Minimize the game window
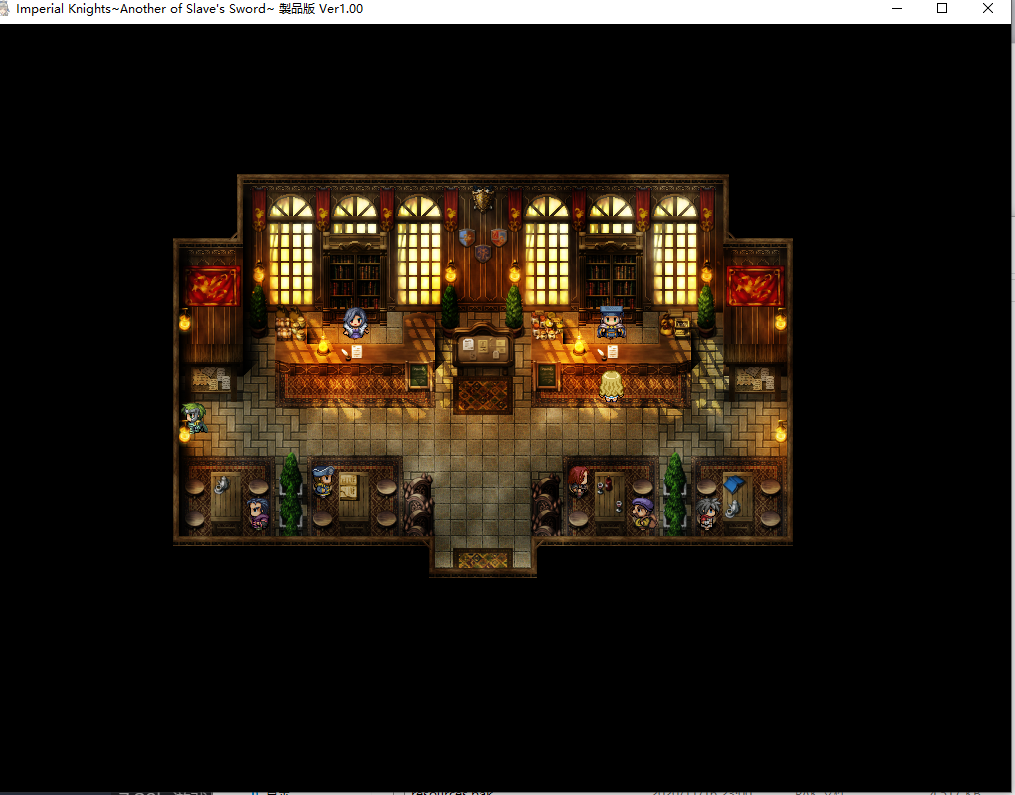 (x=896, y=8)
